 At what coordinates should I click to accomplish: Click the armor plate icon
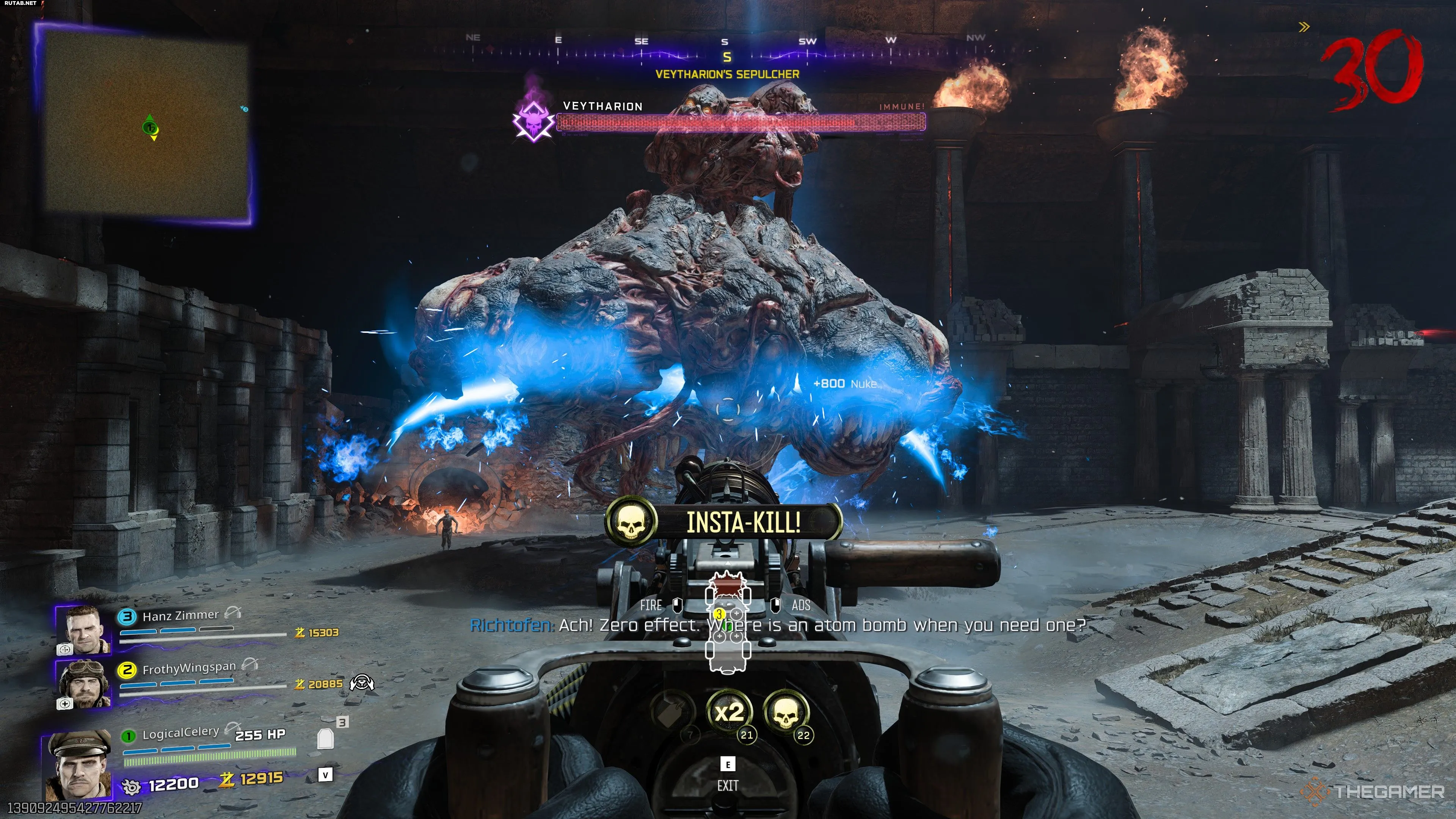coord(326,738)
